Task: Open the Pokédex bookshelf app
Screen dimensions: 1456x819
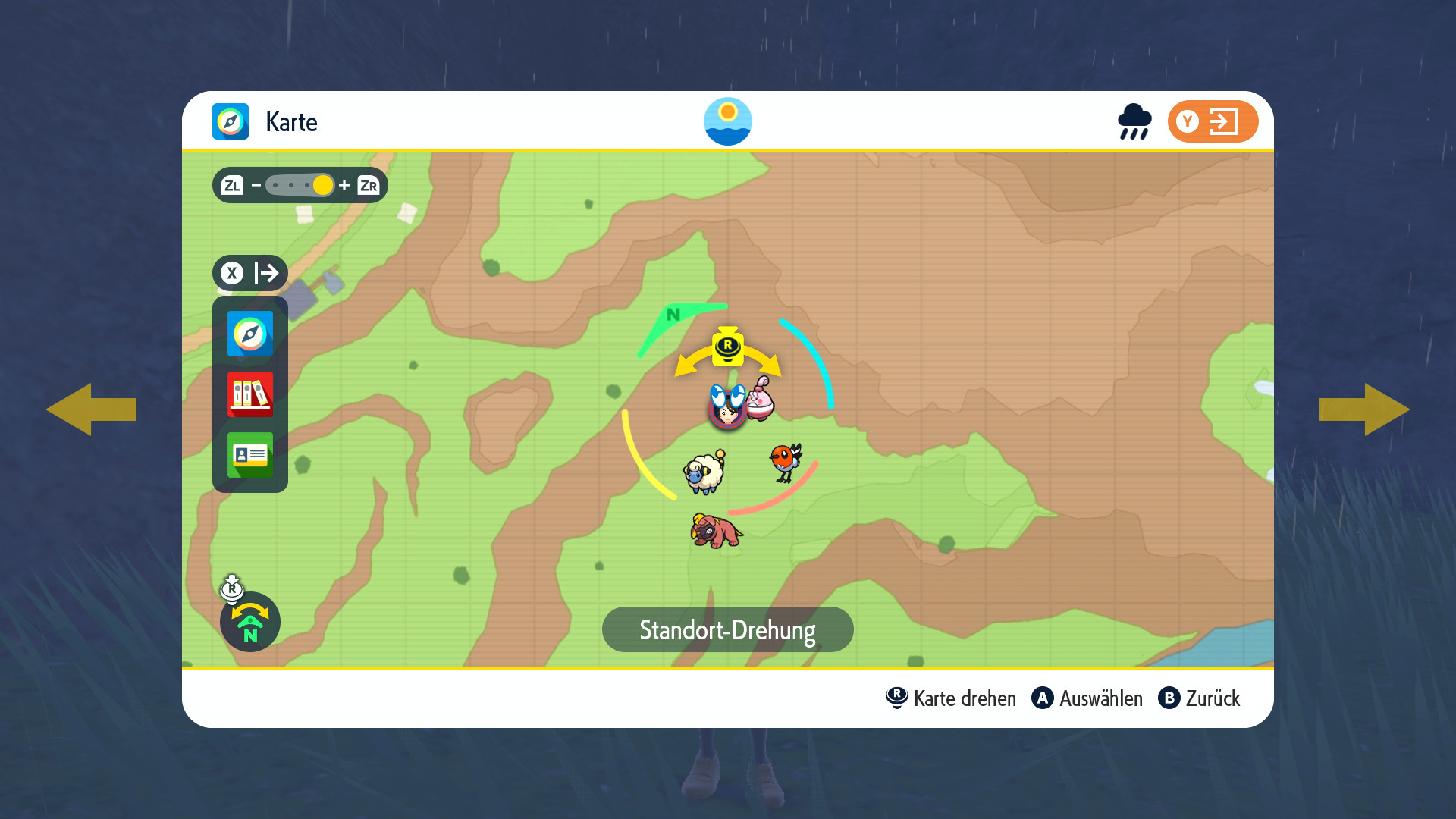Action: pyautogui.click(x=249, y=394)
